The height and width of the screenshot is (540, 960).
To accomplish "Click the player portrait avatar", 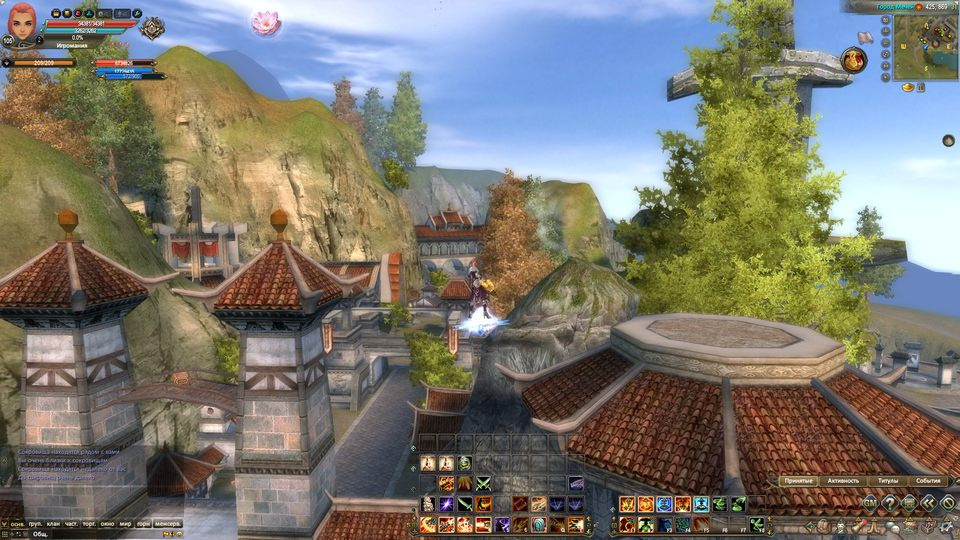I will point(23,21).
